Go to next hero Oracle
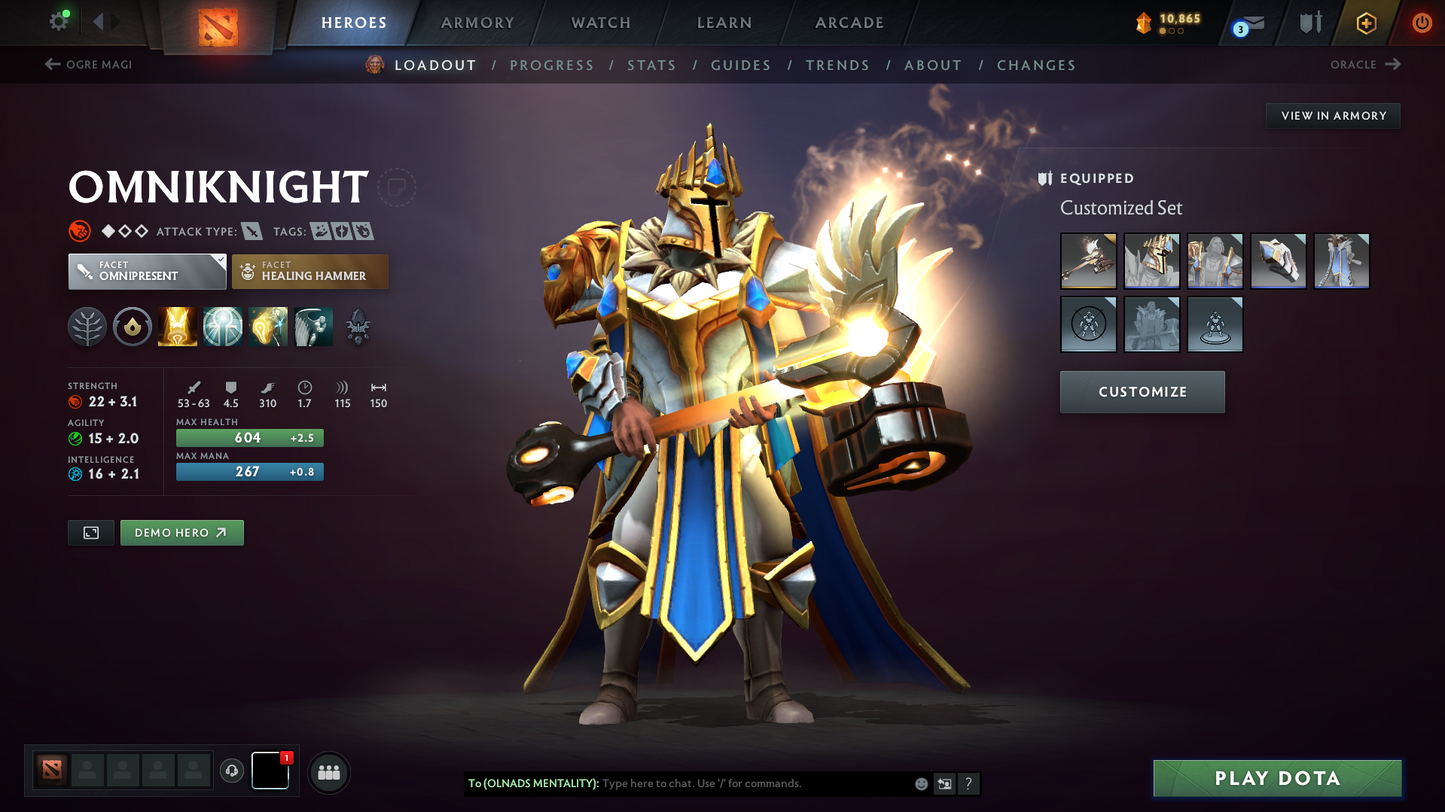This screenshot has height=812, width=1445. pyautogui.click(x=1365, y=65)
